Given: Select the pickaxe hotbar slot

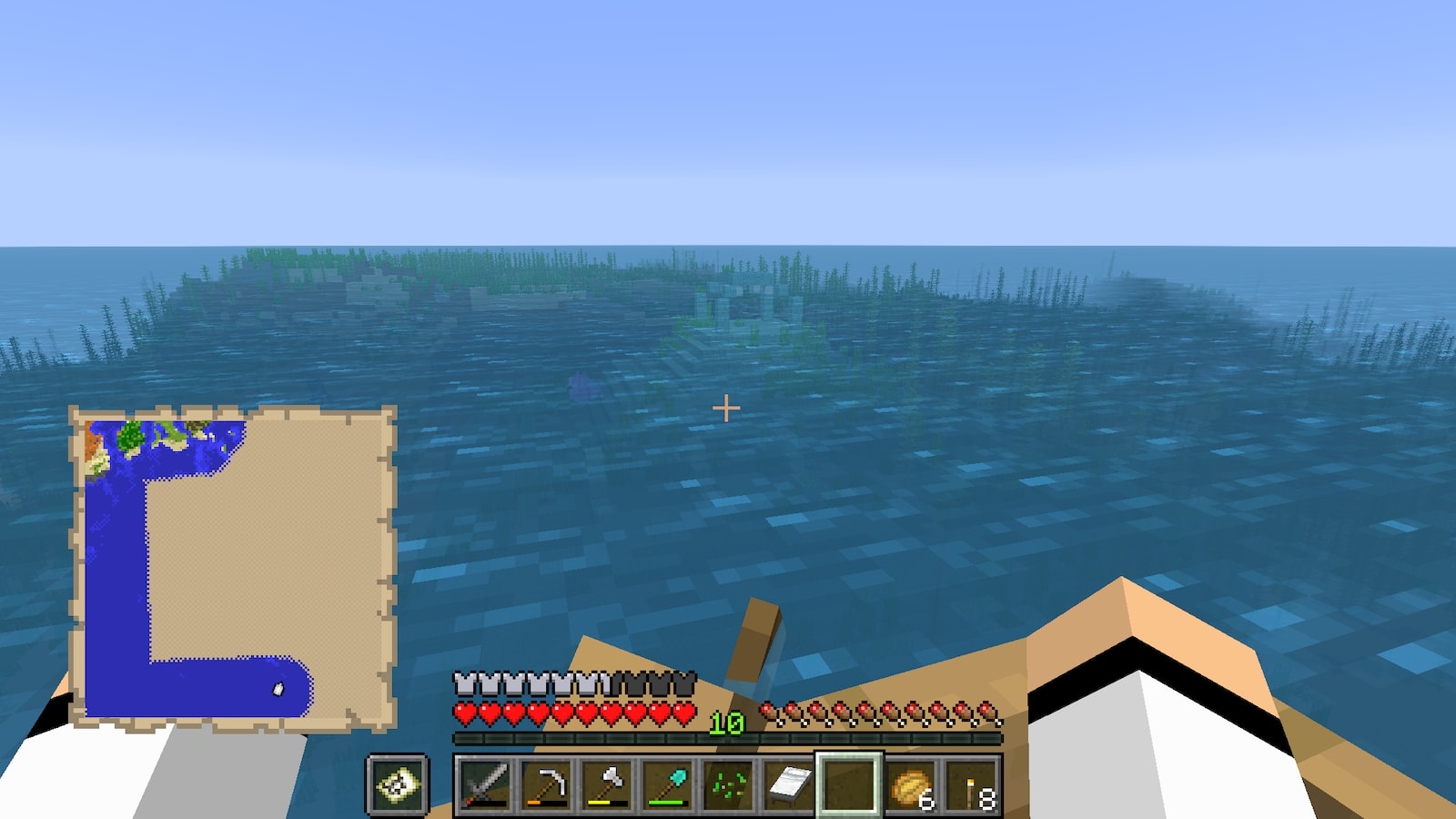Looking at the screenshot, I should point(546,784).
